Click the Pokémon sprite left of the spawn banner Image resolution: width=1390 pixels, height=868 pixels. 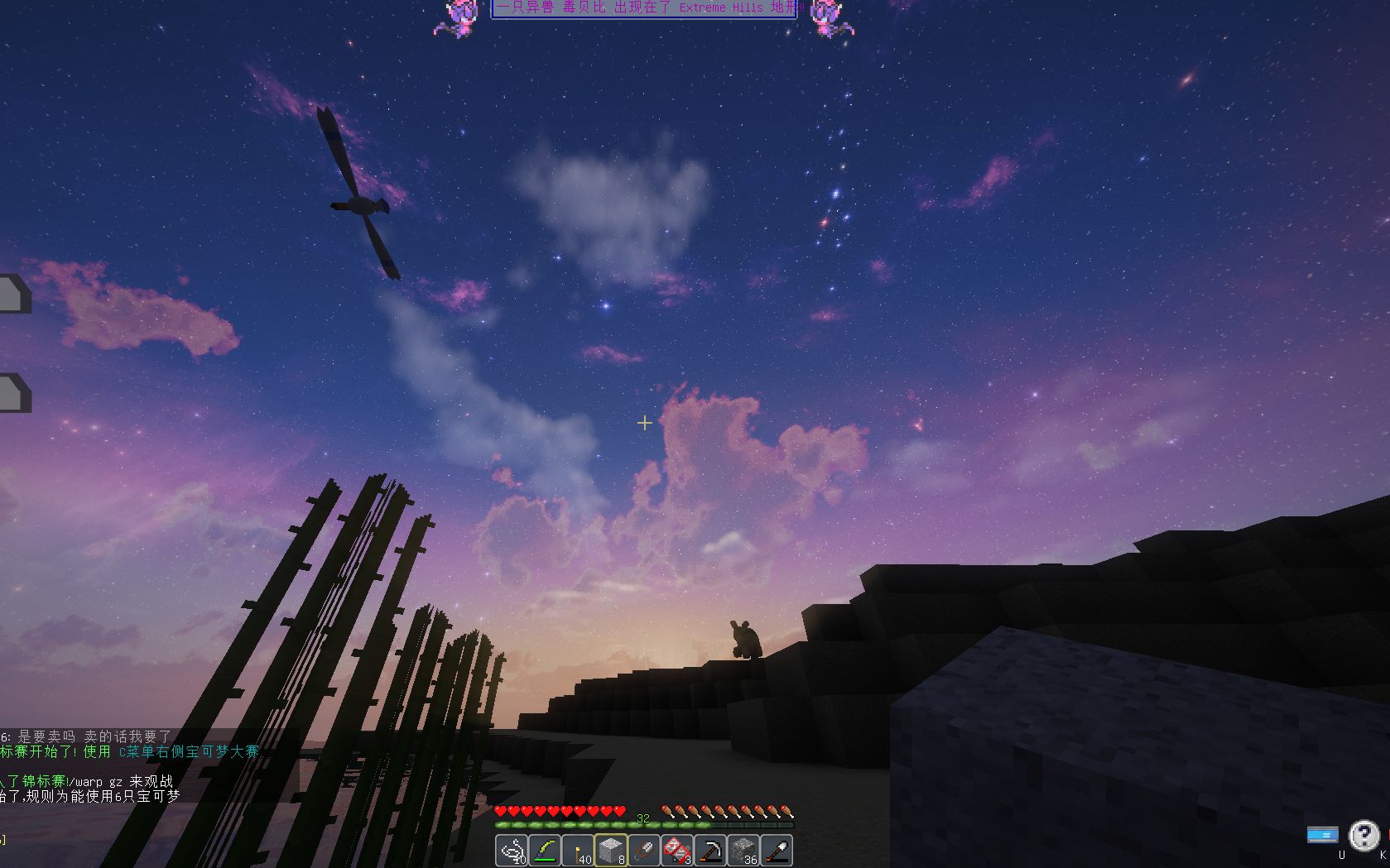pyautogui.click(x=460, y=17)
